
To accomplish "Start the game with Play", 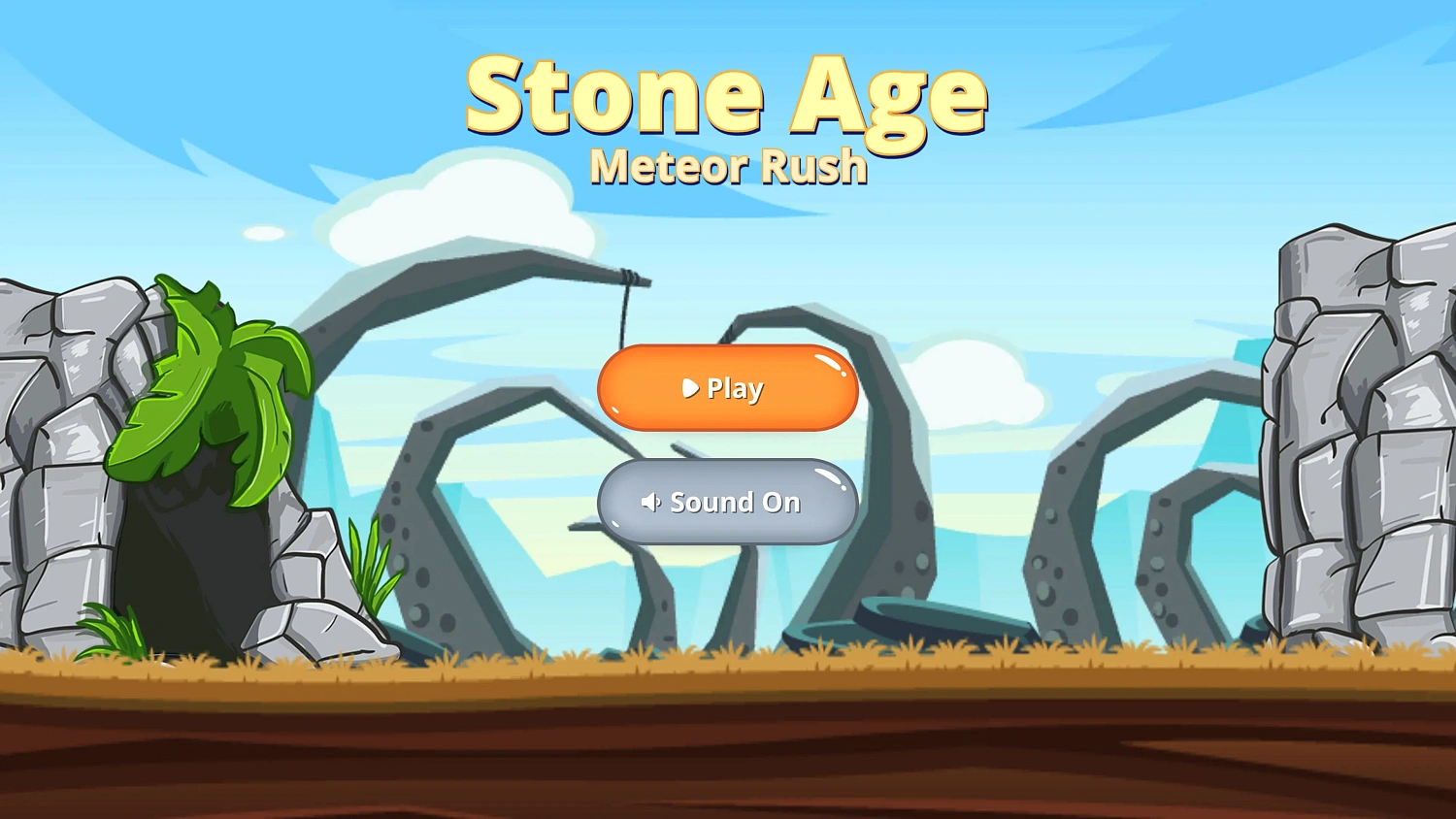I will [728, 388].
